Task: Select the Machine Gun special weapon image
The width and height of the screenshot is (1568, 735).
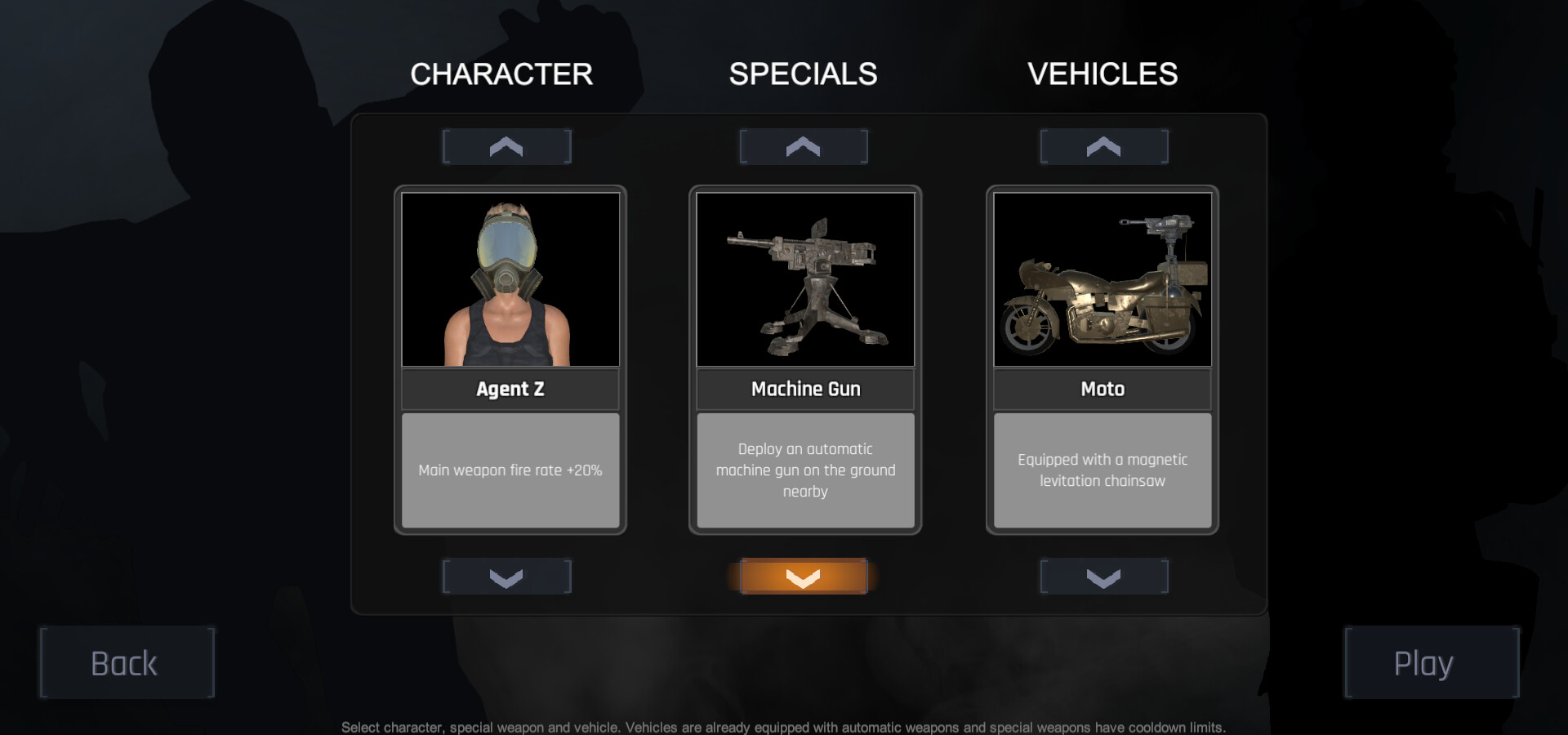Action: tap(805, 278)
